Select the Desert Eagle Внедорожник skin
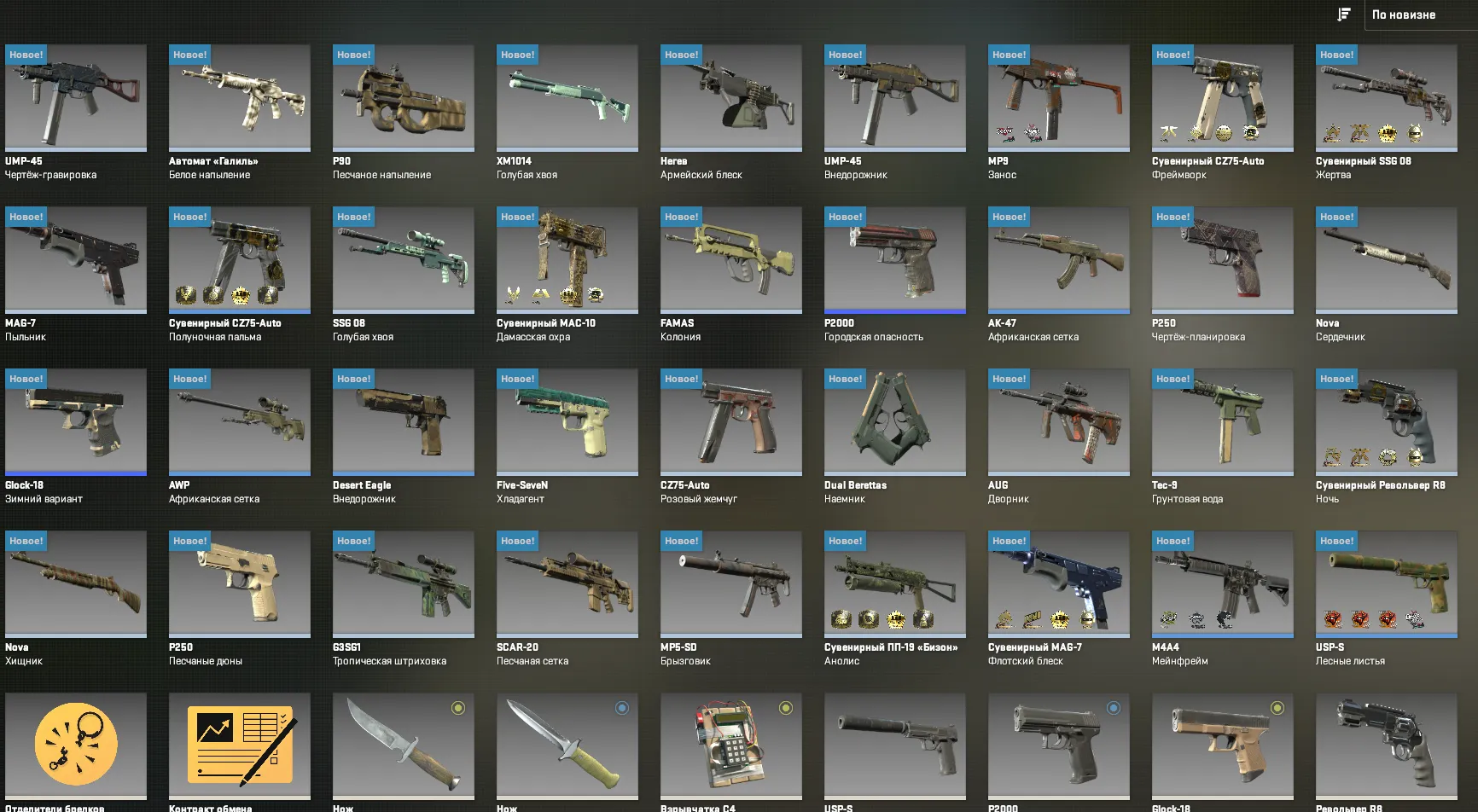Screen dimensions: 1478x812 tap(404, 422)
